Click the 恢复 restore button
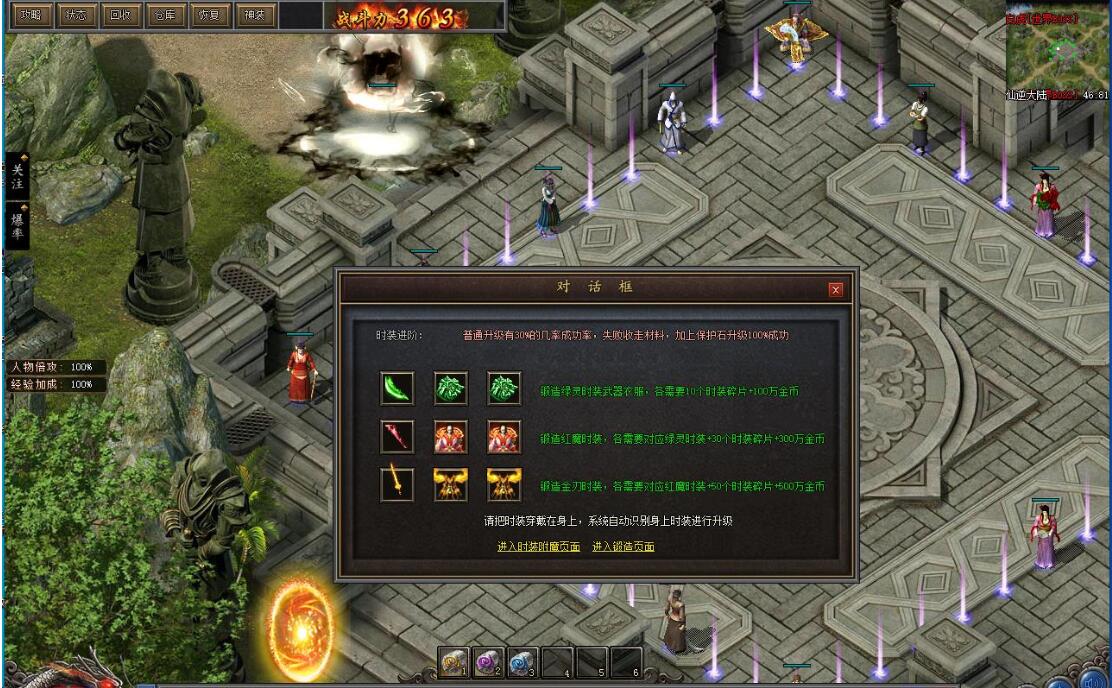The width and height of the screenshot is (1112, 688). coord(210,15)
